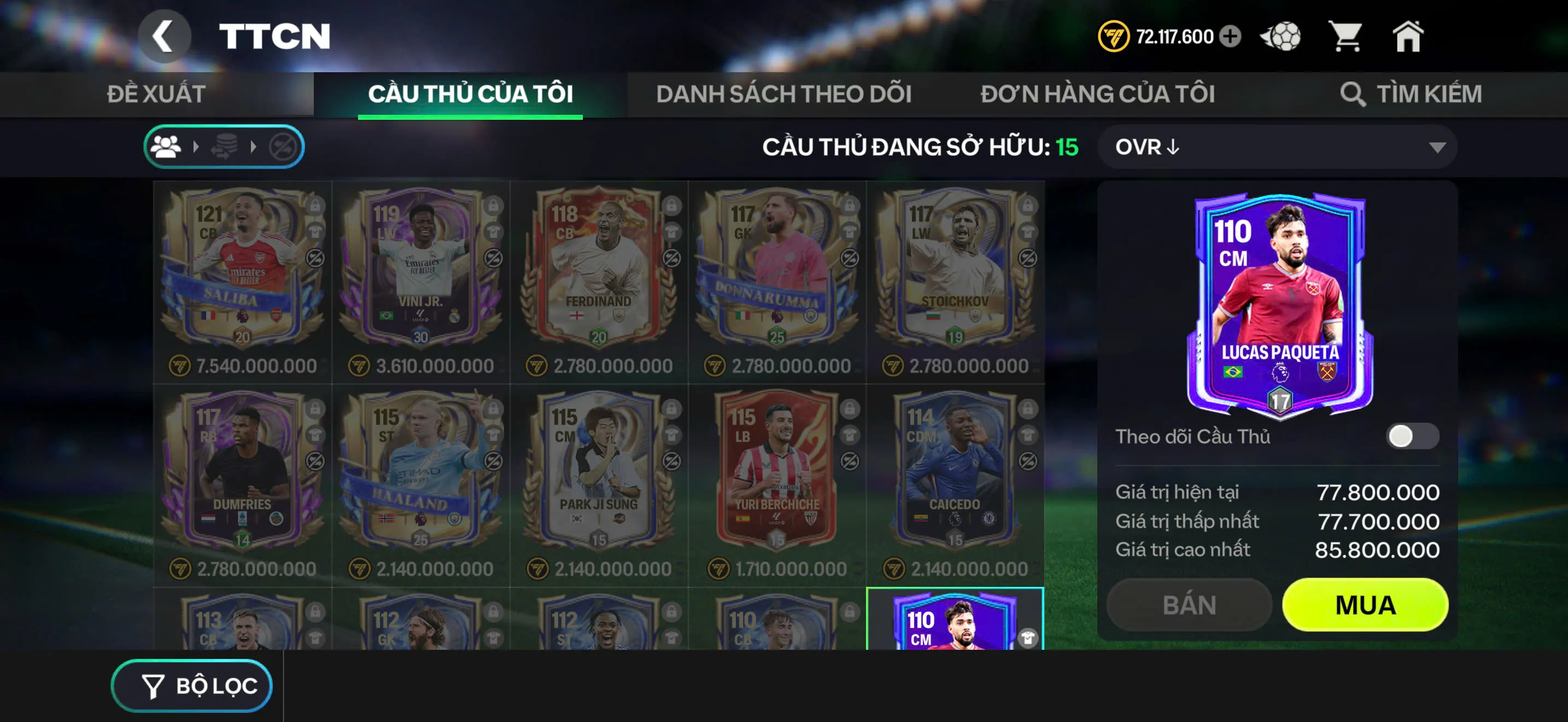1568x722 pixels.
Task: Tap the BÁN button
Action: [x=1189, y=604]
